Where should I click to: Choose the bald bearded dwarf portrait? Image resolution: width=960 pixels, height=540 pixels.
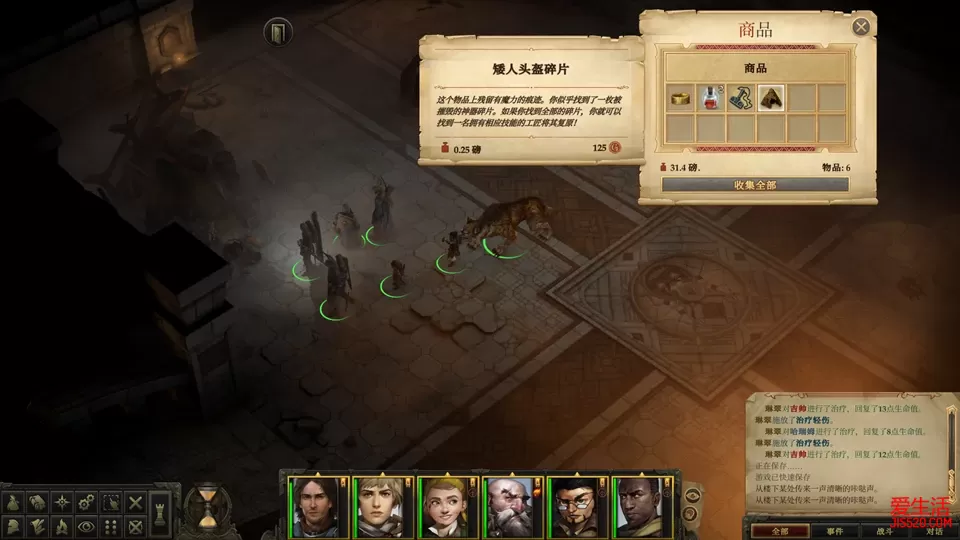508,506
